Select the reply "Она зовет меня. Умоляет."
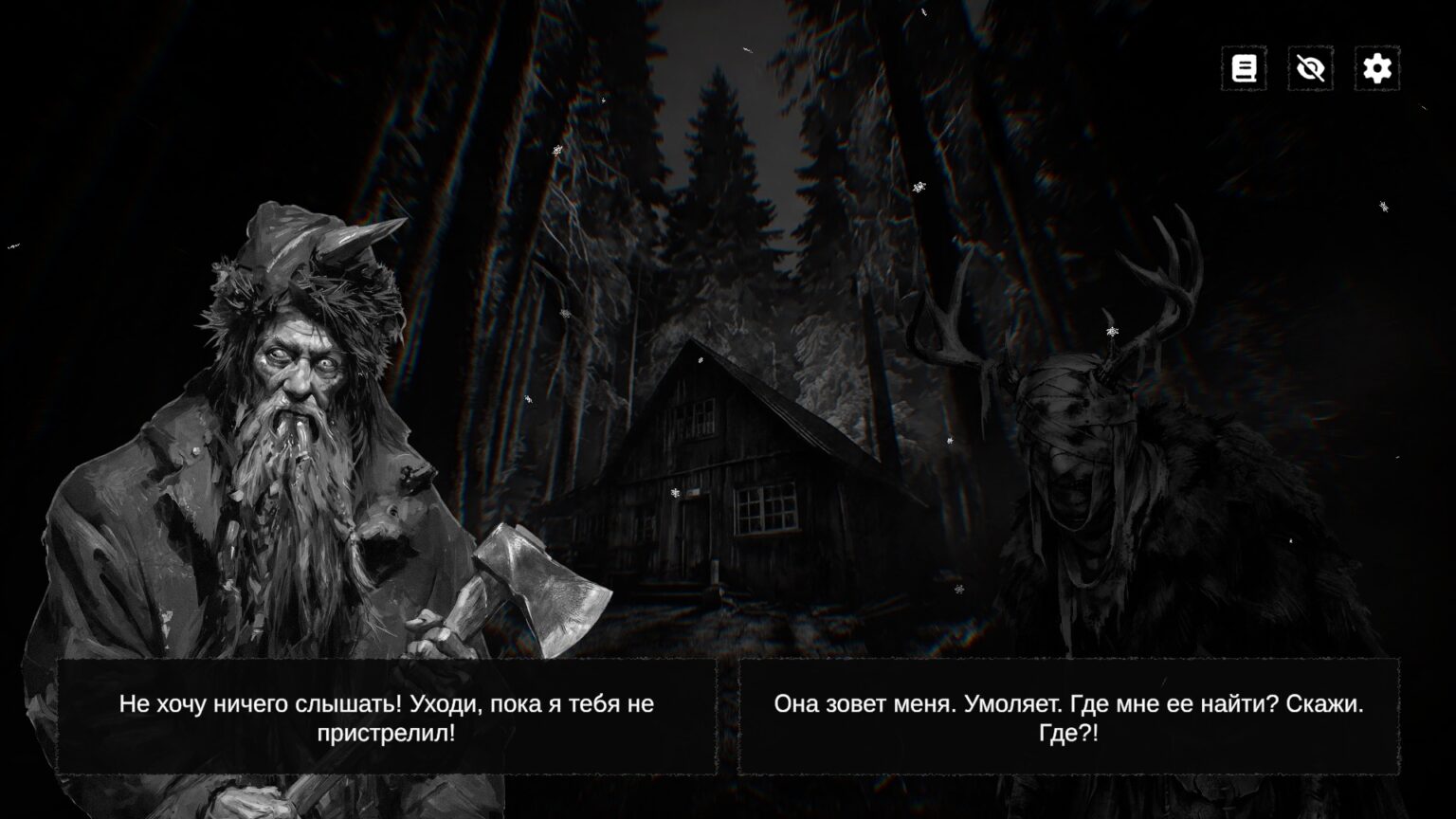The width and height of the screenshot is (1456, 819). tap(1068, 718)
